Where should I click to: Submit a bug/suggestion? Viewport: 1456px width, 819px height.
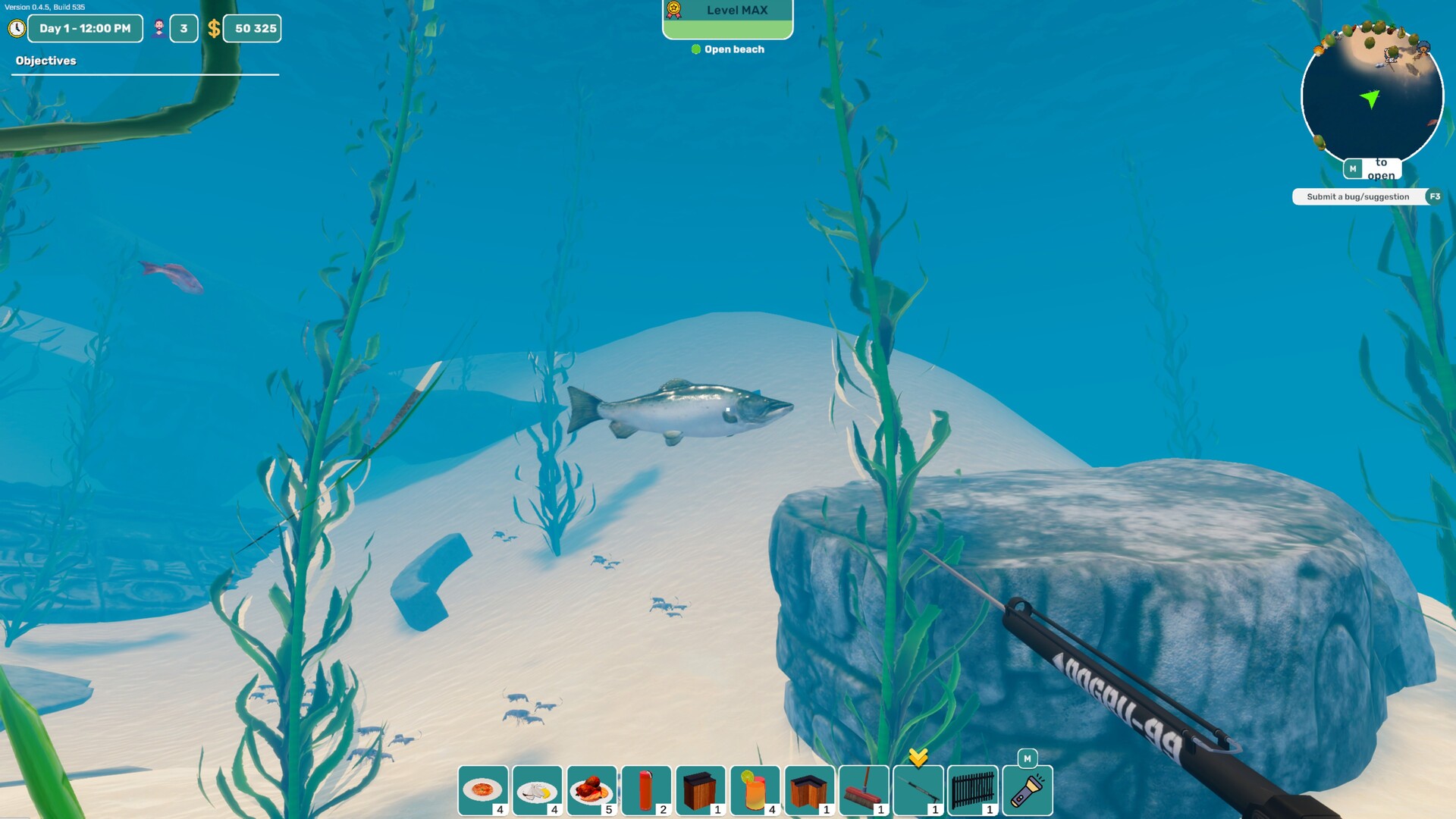1357,197
